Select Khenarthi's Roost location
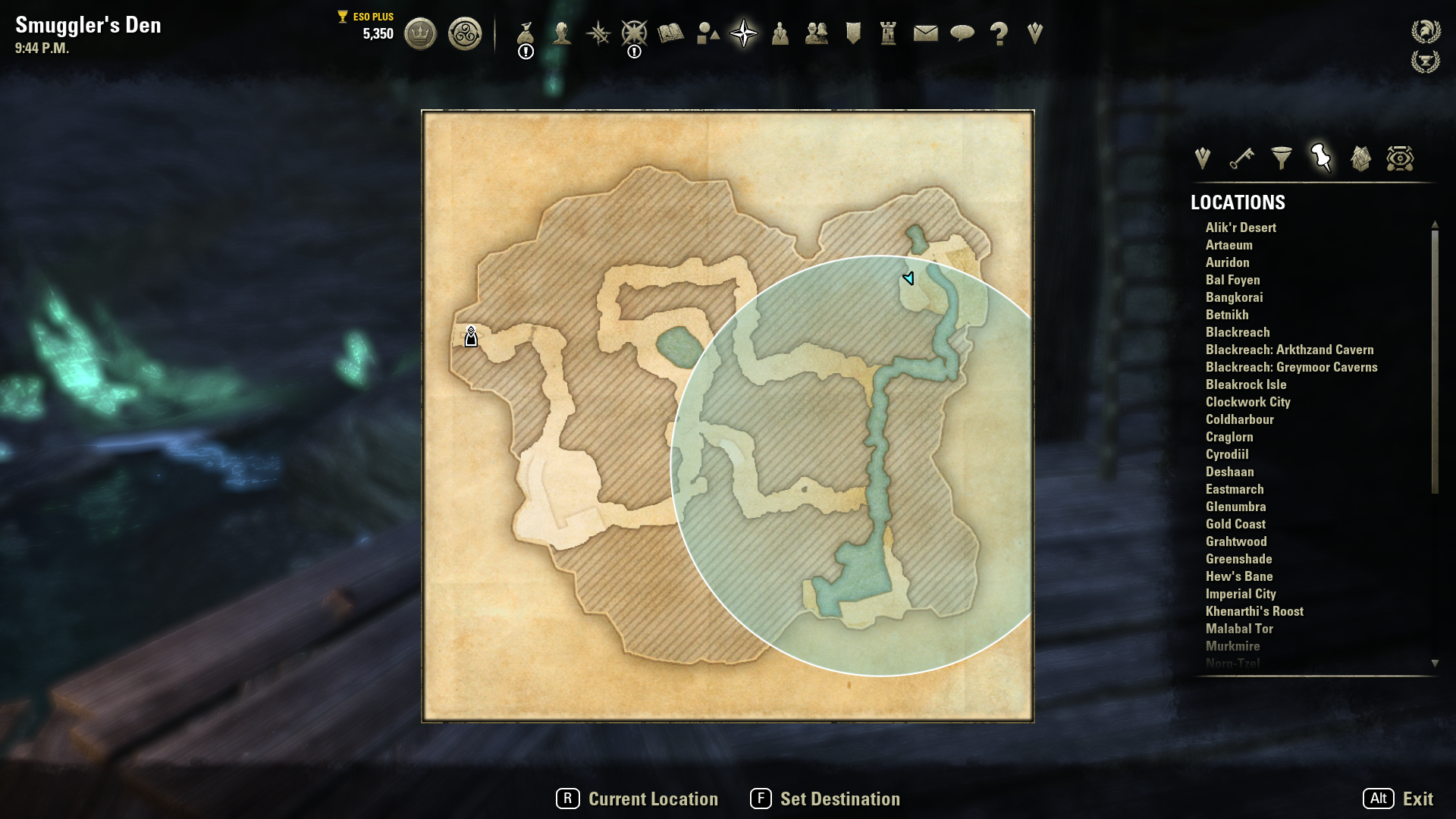 pos(1254,611)
